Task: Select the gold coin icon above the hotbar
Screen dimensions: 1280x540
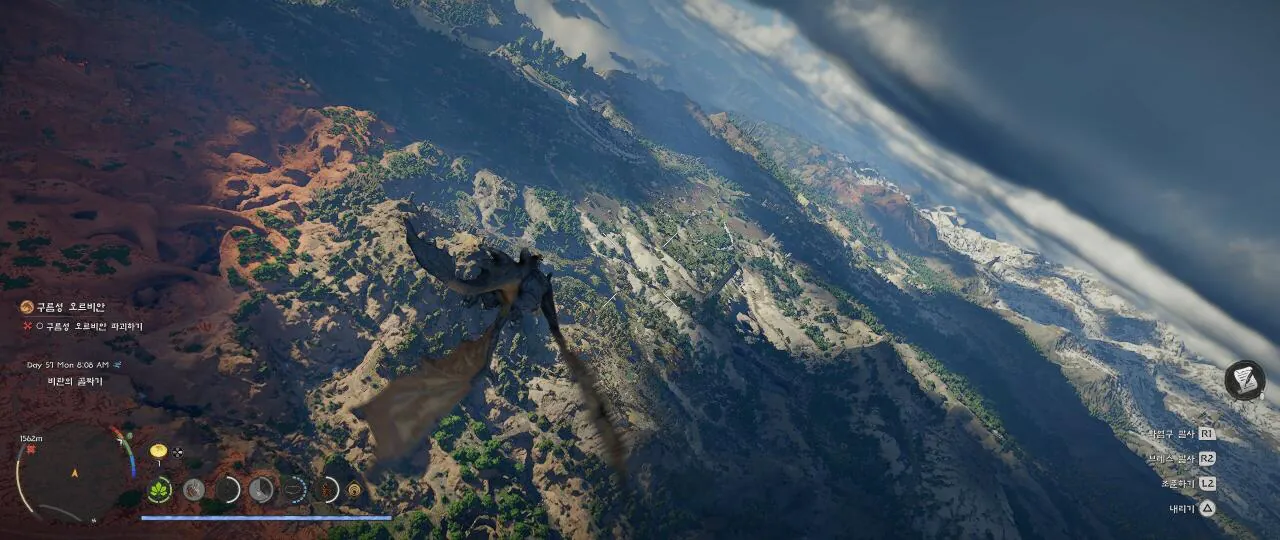Action: click(x=157, y=451)
